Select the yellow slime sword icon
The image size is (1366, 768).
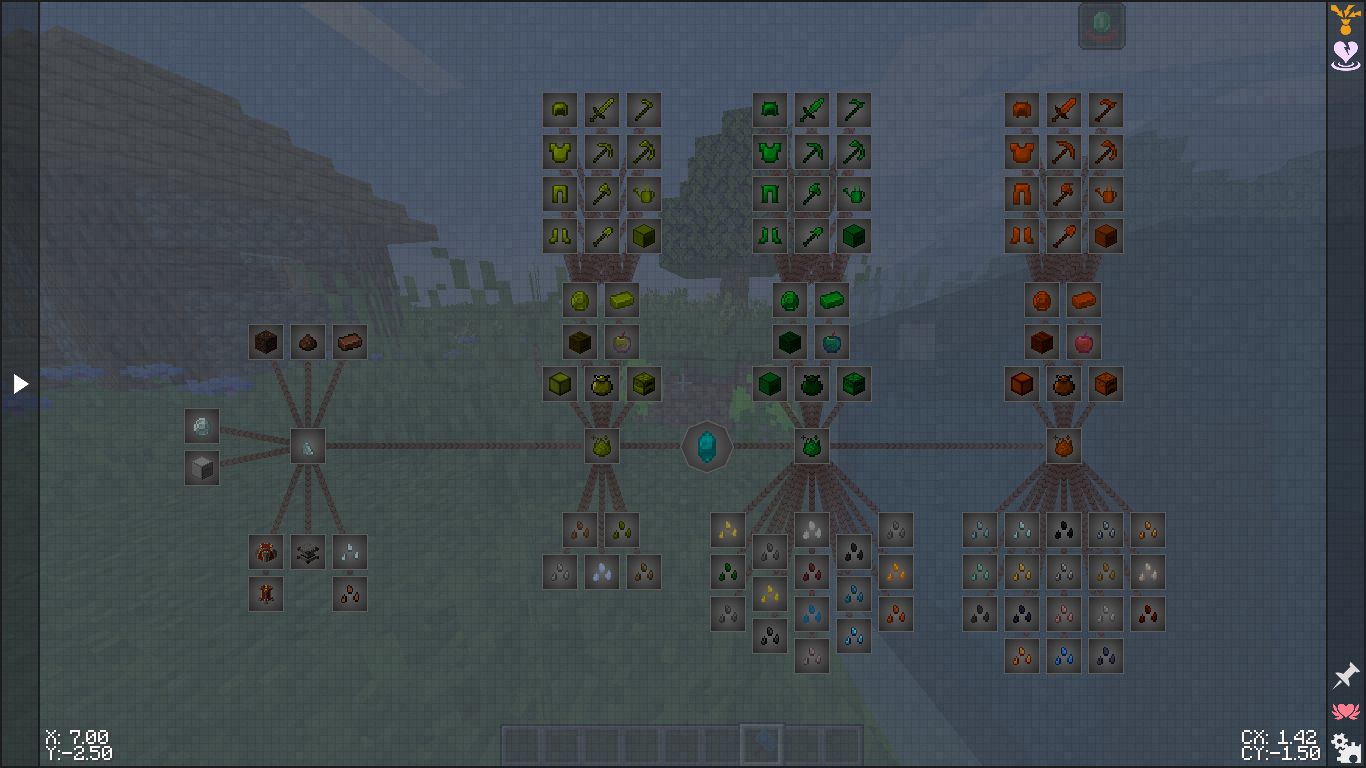[601, 110]
